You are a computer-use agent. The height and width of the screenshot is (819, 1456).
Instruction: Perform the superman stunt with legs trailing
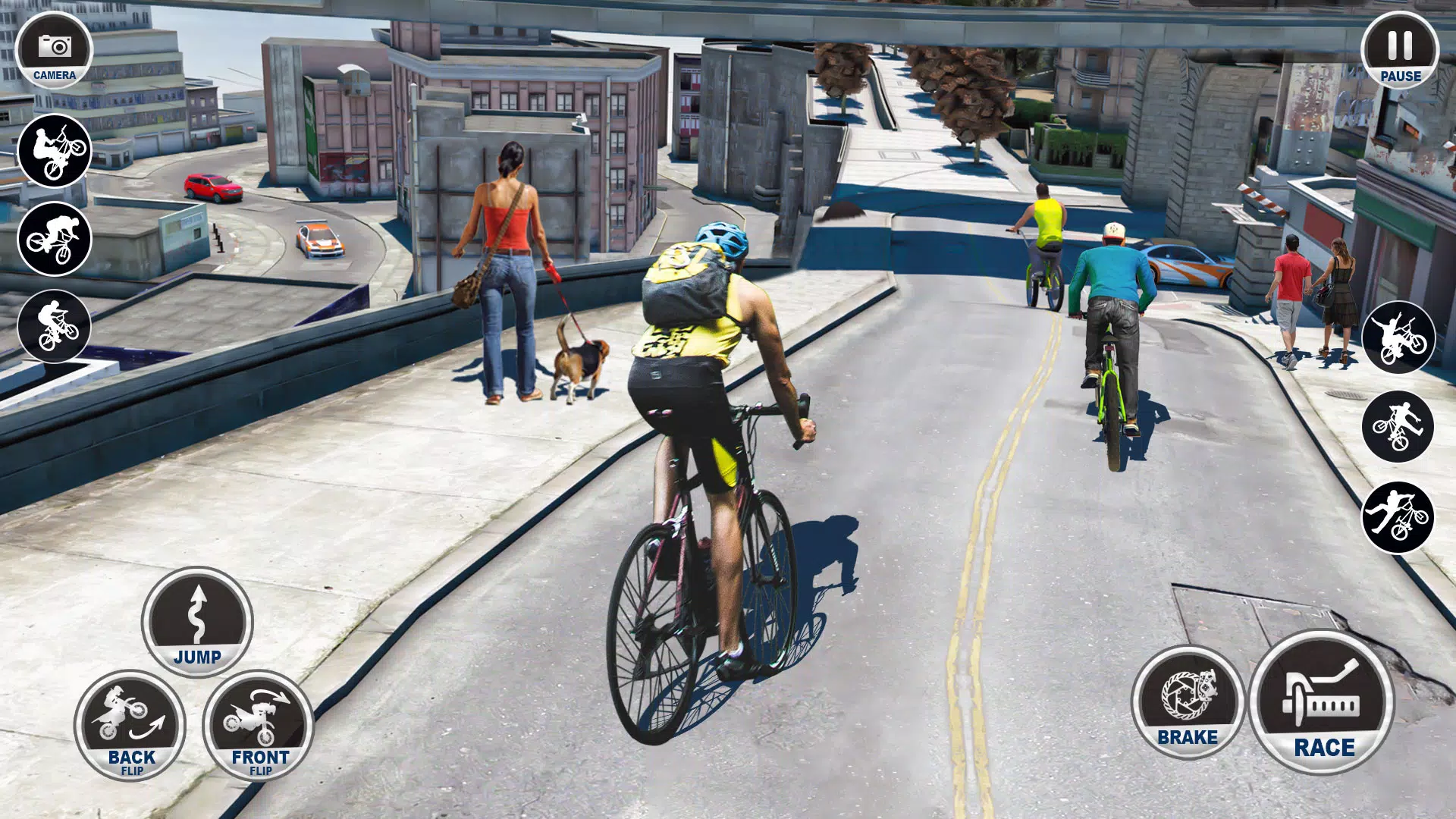1398,517
